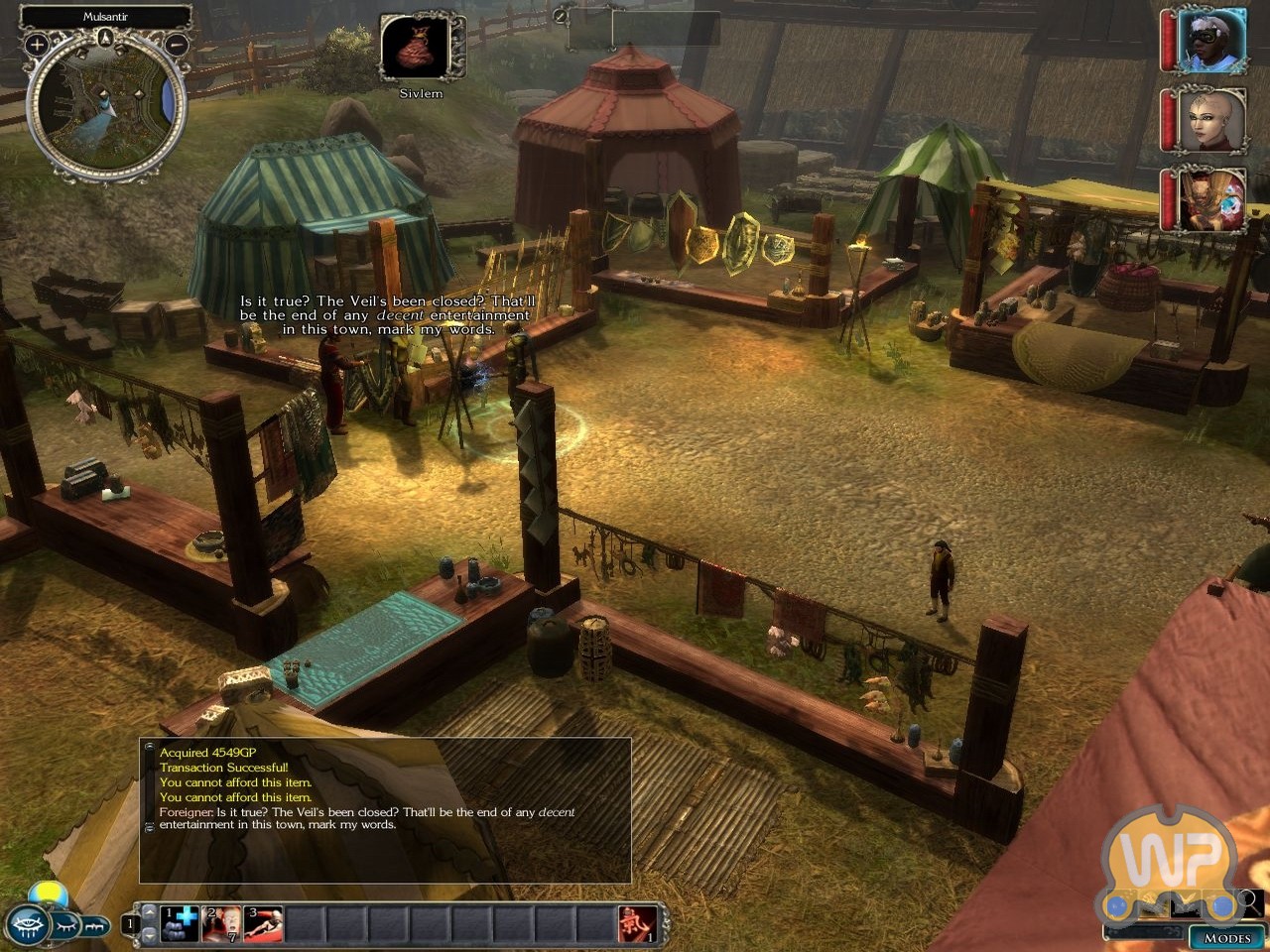Use hotbar slot 1 healing fists ability
This screenshot has width=1270, height=952.
tap(180, 923)
